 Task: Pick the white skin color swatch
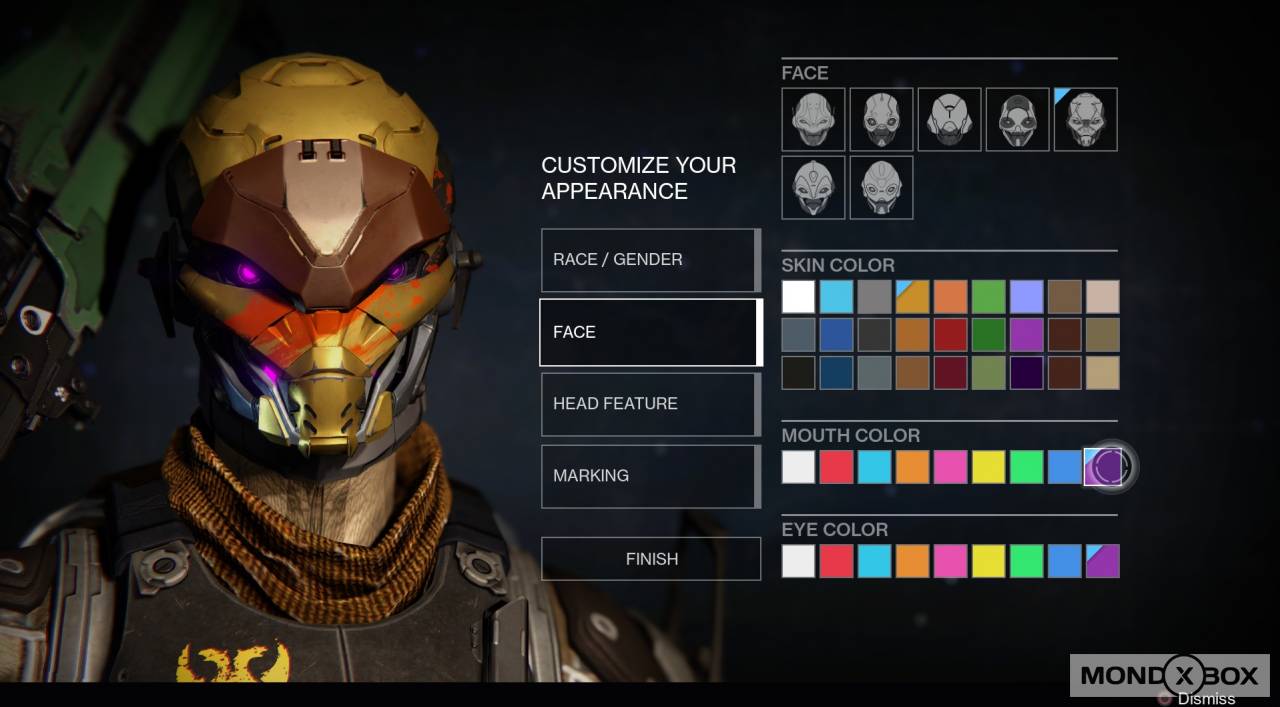[x=798, y=297]
